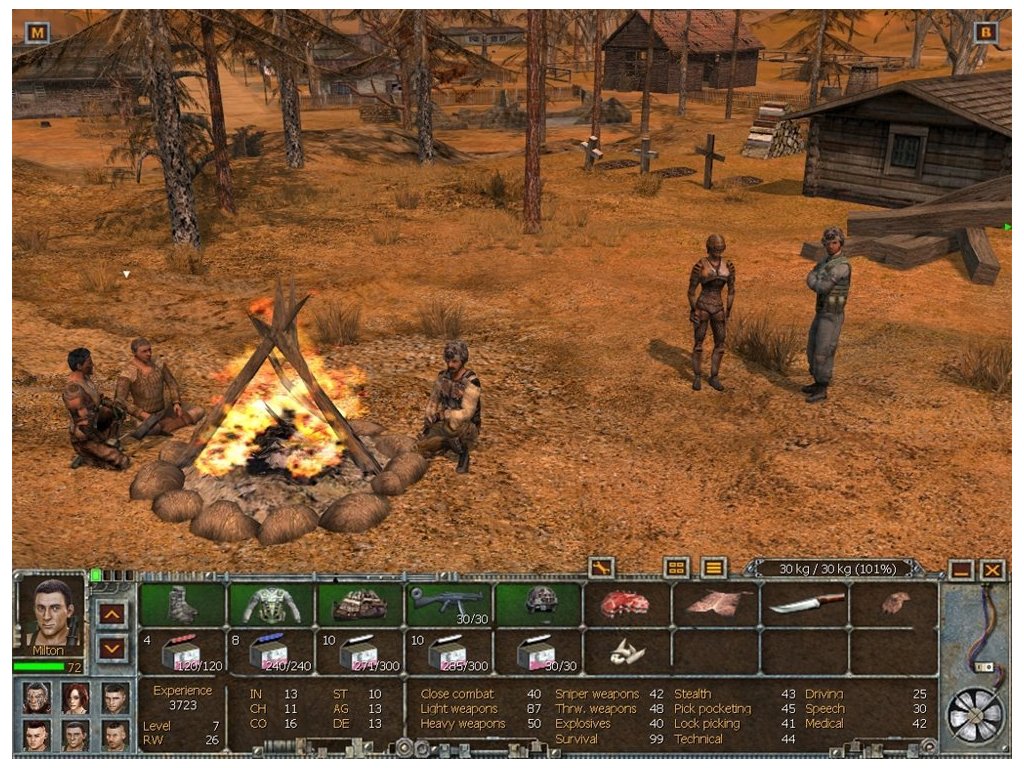This screenshot has height=768, width=1024.
Task: Click the B button in the top corner
Action: point(986,32)
